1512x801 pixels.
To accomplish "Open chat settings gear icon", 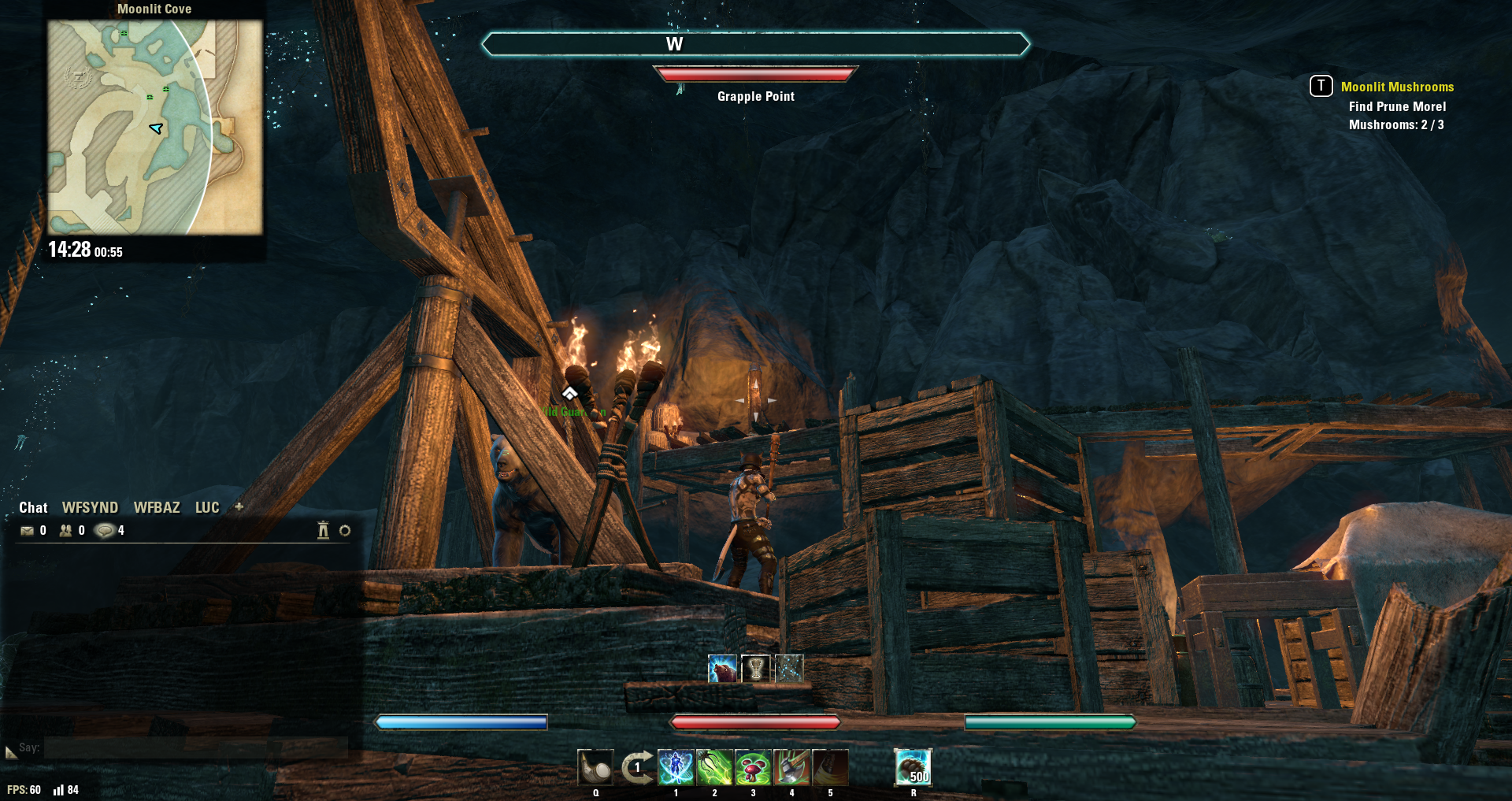I will click(x=345, y=531).
